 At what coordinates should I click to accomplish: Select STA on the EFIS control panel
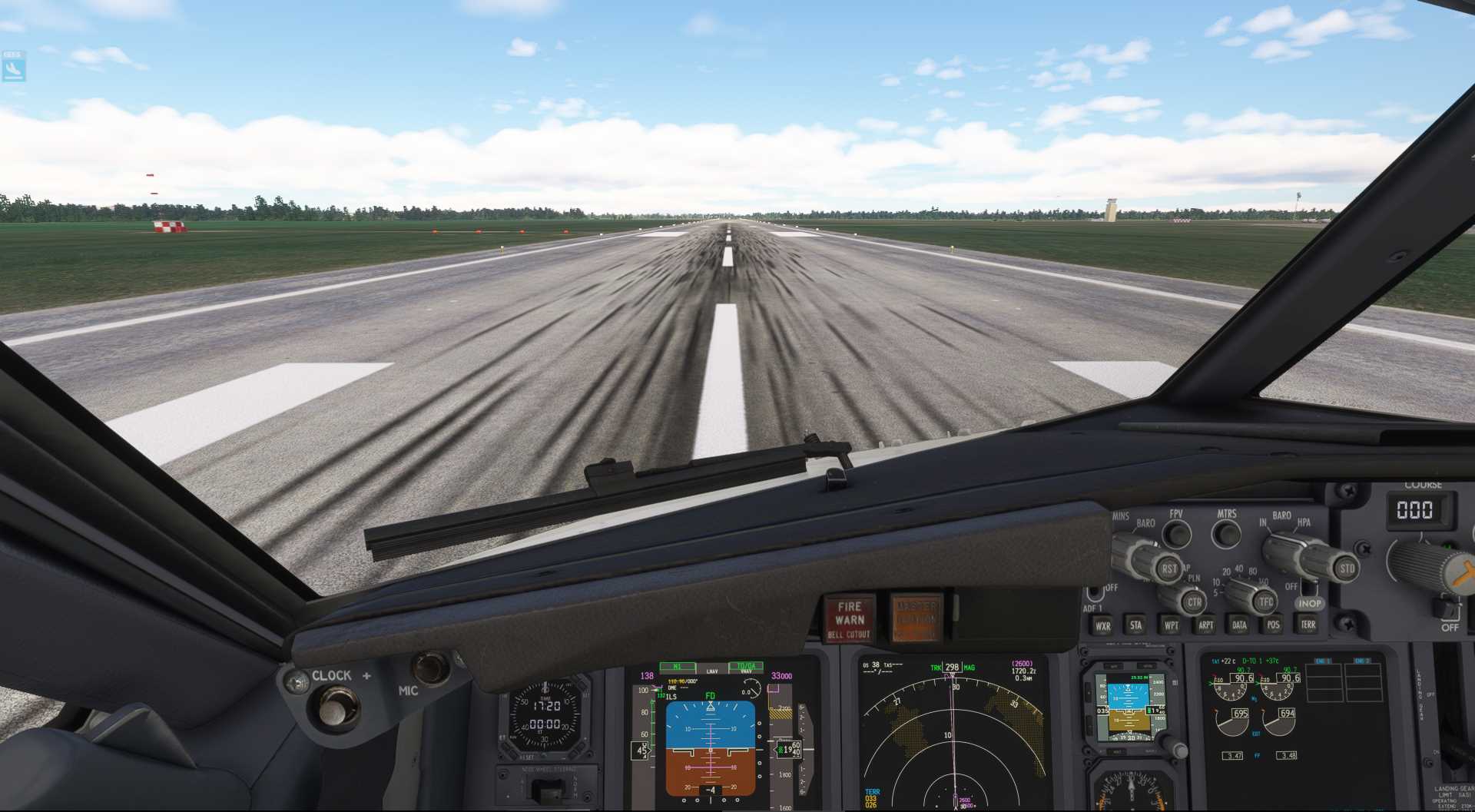coord(1135,625)
